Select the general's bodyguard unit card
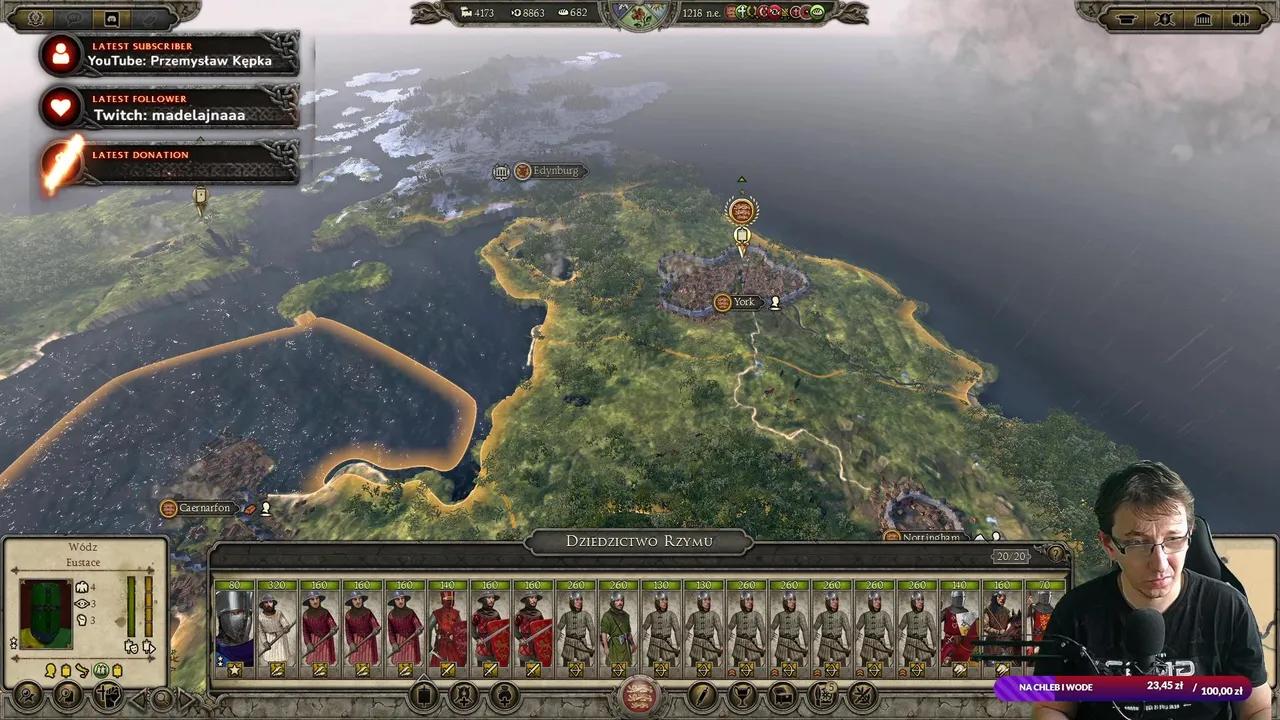The image size is (1280, 720). pos(234,627)
